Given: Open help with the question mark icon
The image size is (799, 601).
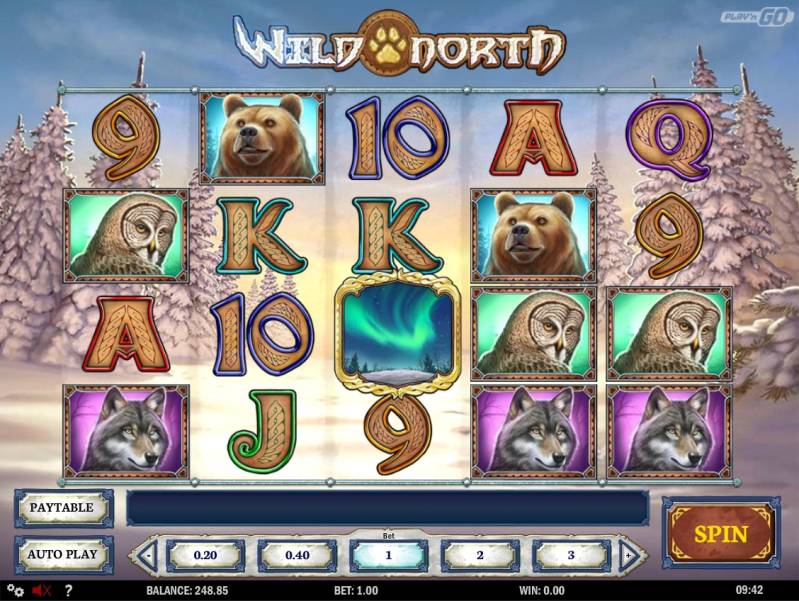Looking at the screenshot, I should tap(68, 591).
